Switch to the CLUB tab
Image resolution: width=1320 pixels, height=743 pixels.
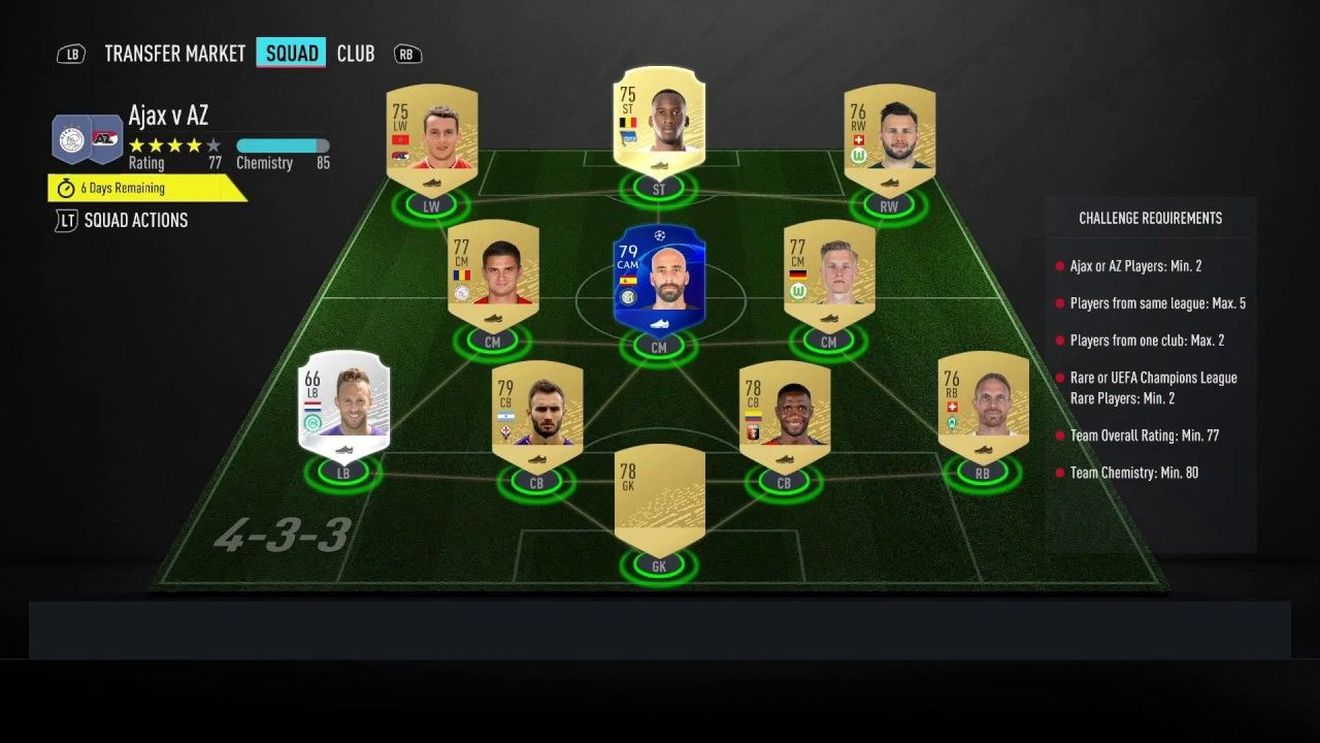click(x=356, y=53)
